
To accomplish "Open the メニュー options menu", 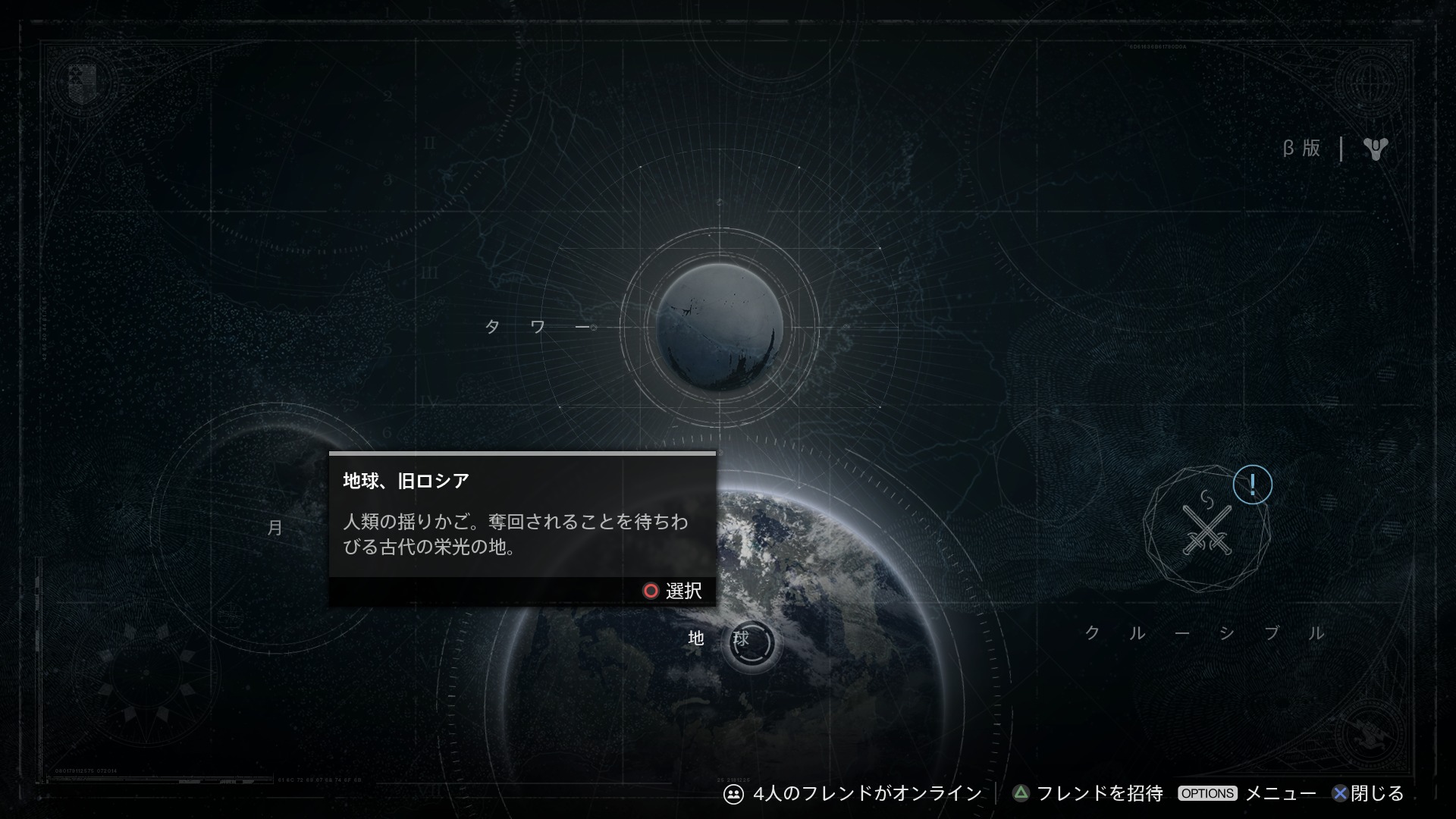I will click(1247, 793).
